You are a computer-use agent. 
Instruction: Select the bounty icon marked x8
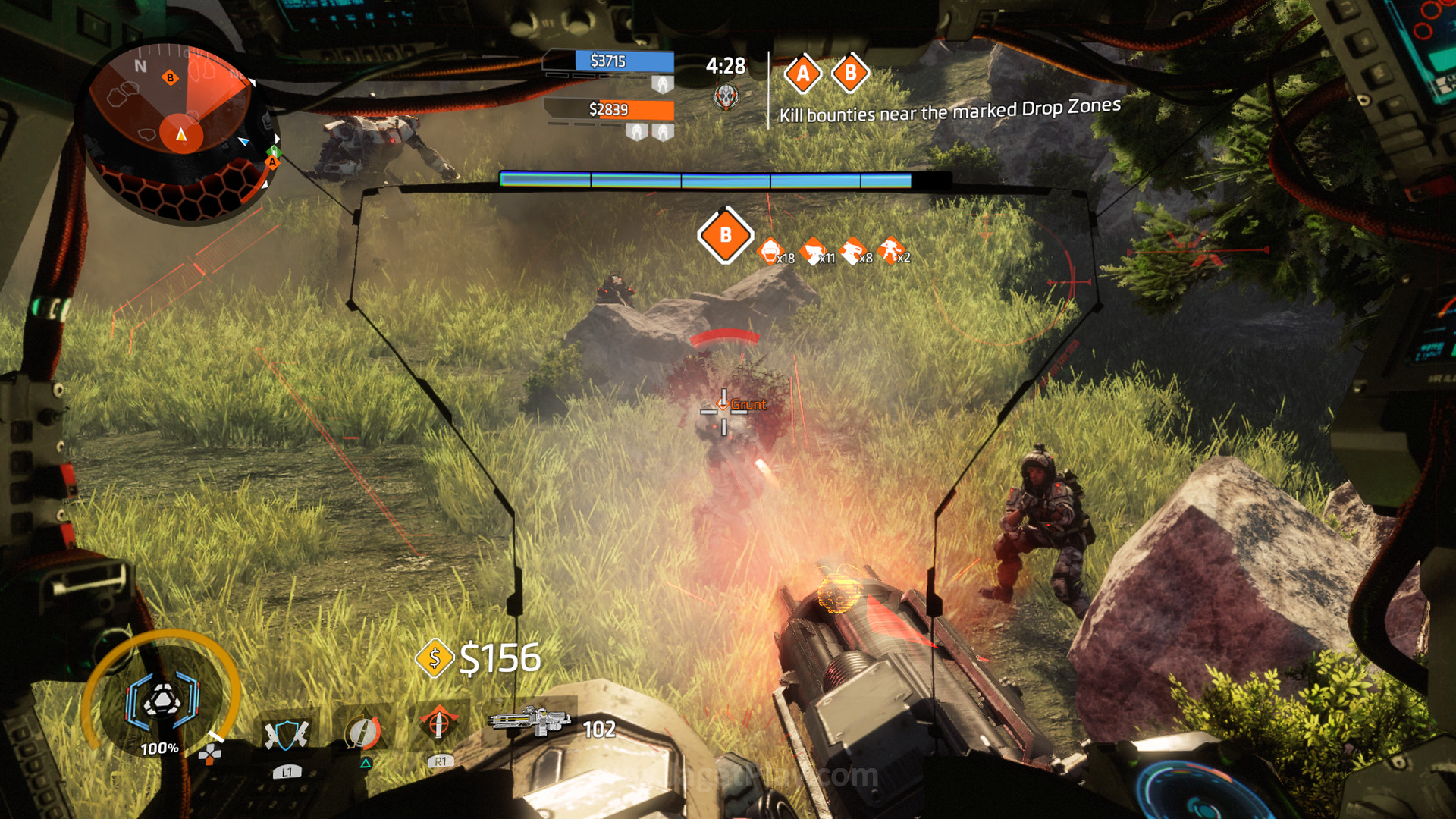pyautogui.click(x=852, y=251)
